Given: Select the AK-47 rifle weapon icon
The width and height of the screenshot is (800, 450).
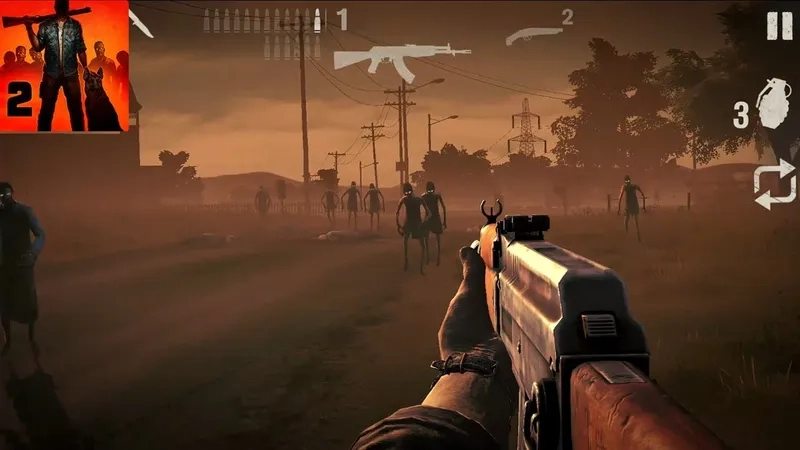Looking at the screenshot, I should pos(402,56).
